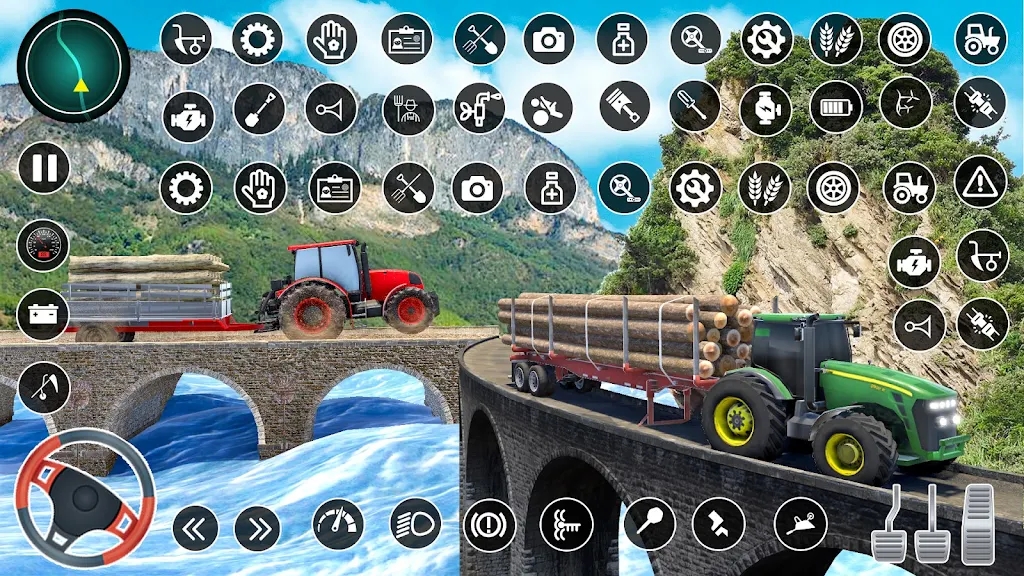
Task: Pause the game with the pause button
Action: pyautogui.click(x=44, y=167)
